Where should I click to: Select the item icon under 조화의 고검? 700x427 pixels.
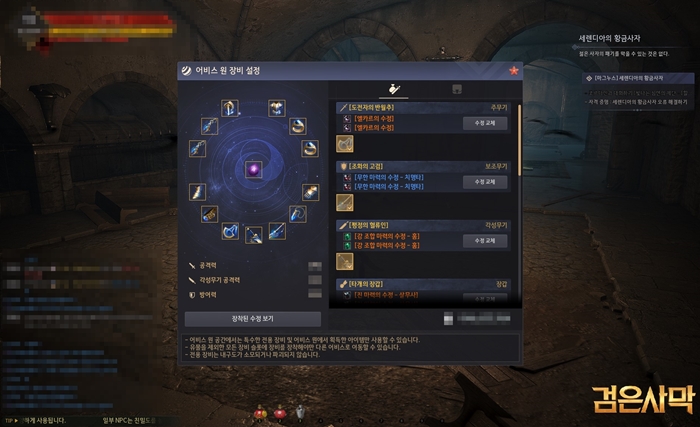[344, 202]
